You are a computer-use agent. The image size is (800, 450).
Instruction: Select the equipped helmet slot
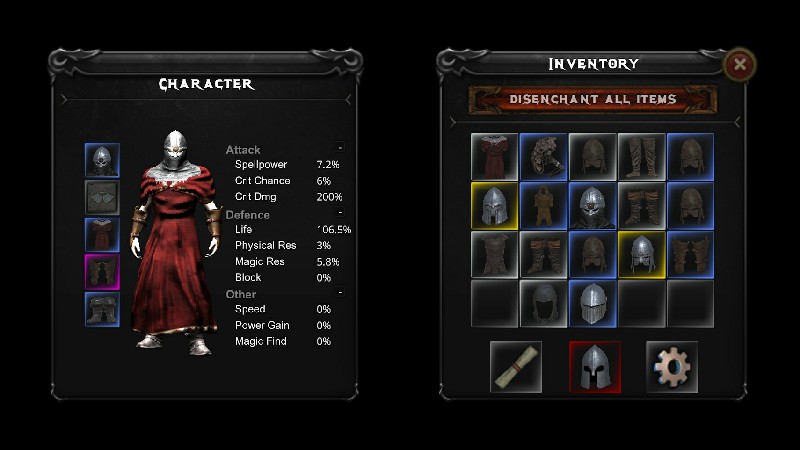click(x=102, y=161)
